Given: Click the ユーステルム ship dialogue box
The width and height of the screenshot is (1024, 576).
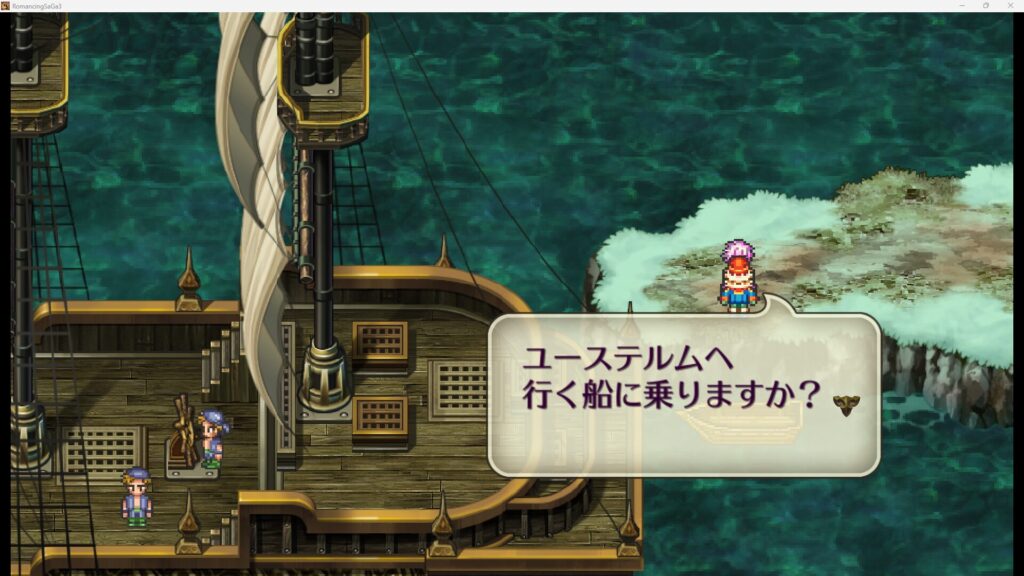Looking at the screenshot, I should 683,394.
